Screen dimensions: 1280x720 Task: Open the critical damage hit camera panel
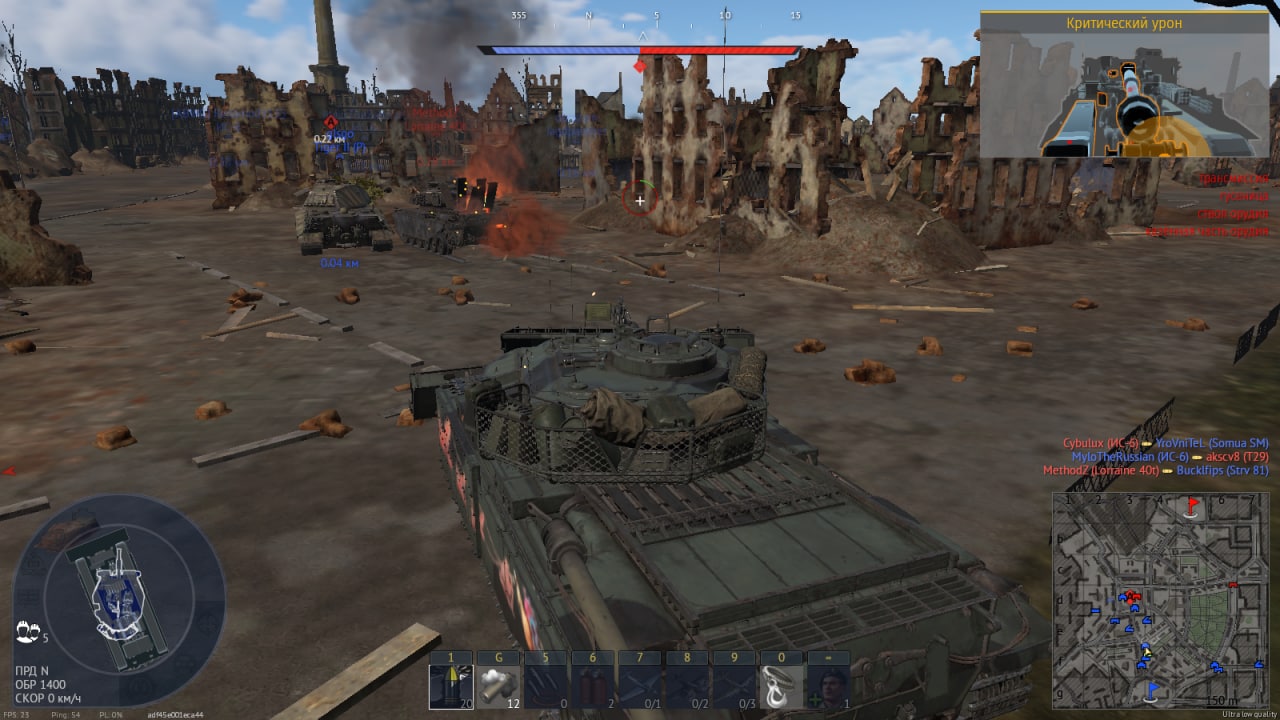(x=1125, y=86)
